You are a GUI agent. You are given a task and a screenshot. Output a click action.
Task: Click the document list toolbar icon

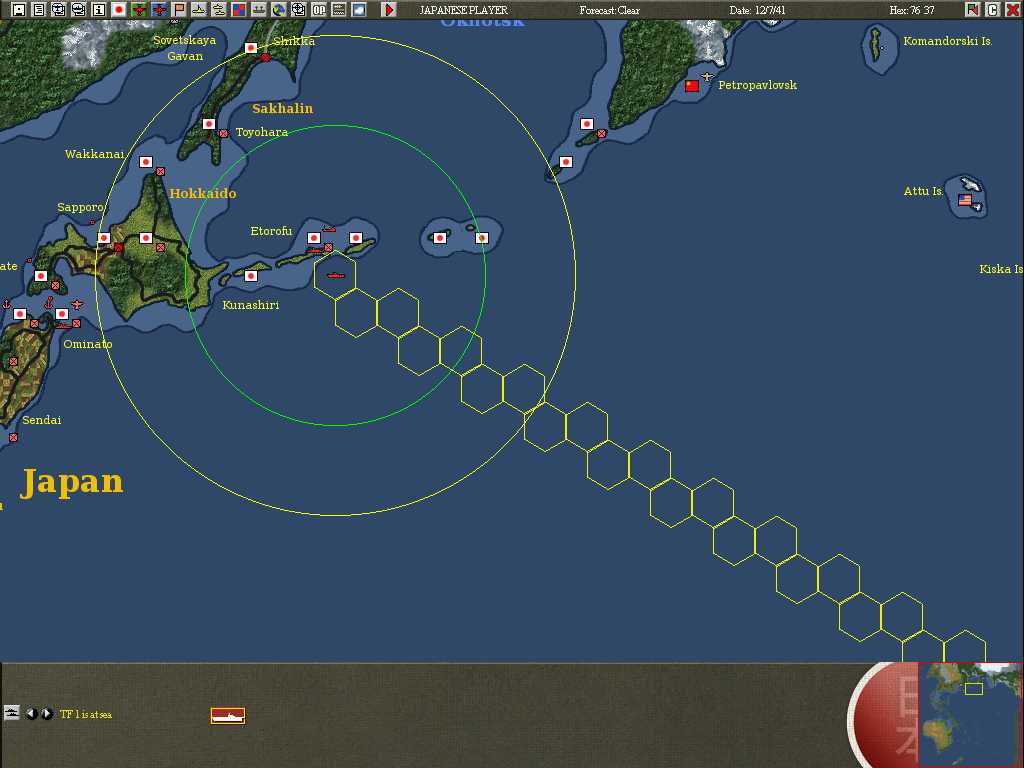pyautogui.click(x=38, y=10)
